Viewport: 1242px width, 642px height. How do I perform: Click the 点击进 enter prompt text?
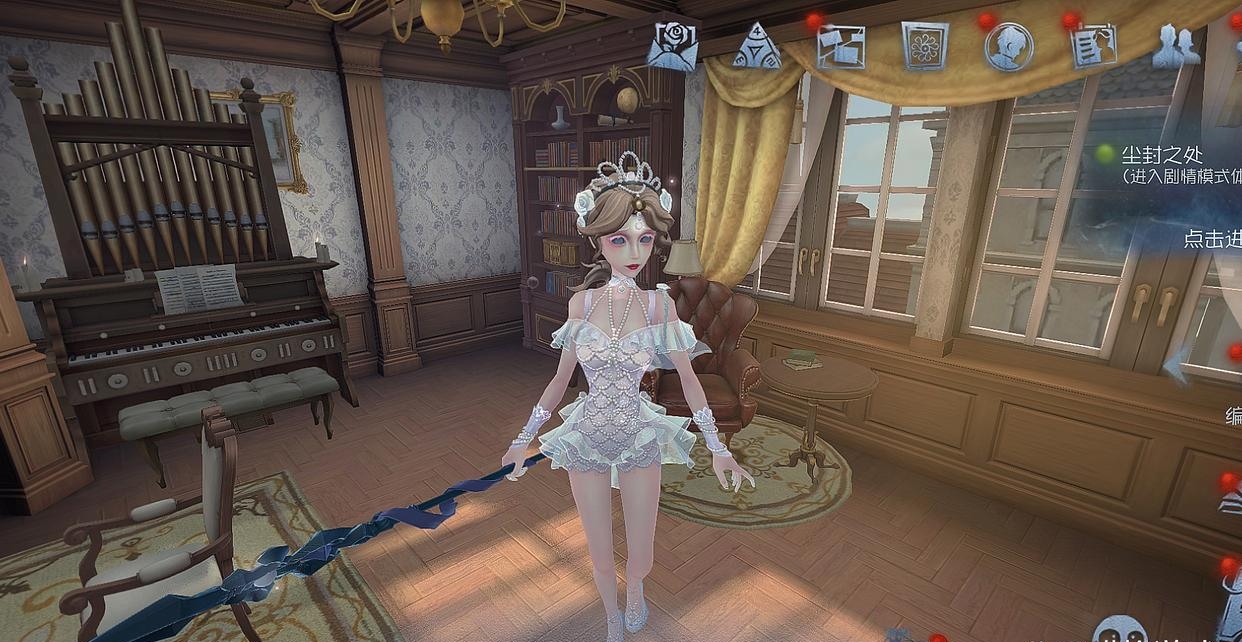click(x=1212, y=239)
